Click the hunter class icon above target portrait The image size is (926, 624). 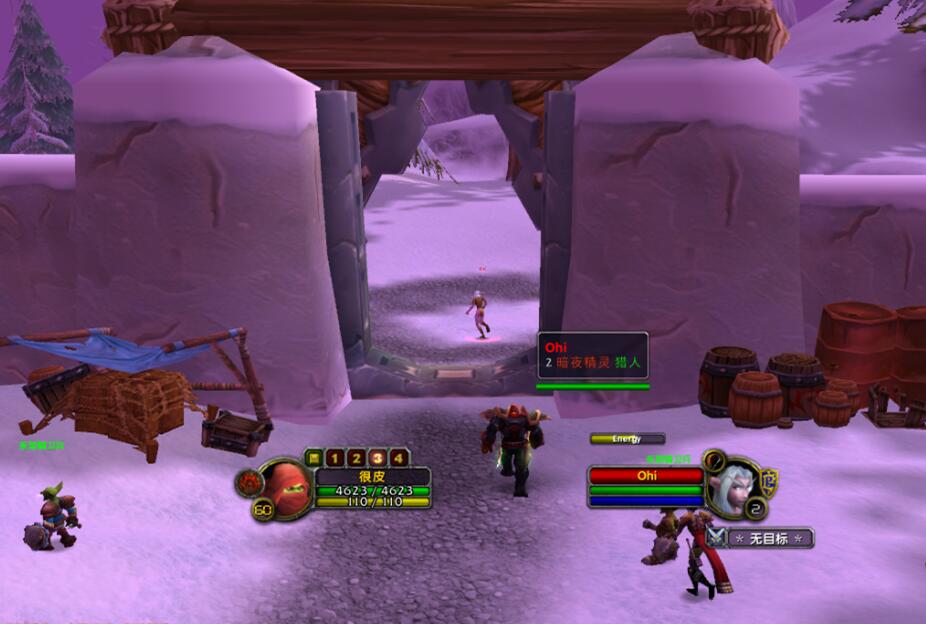(714, 460)
